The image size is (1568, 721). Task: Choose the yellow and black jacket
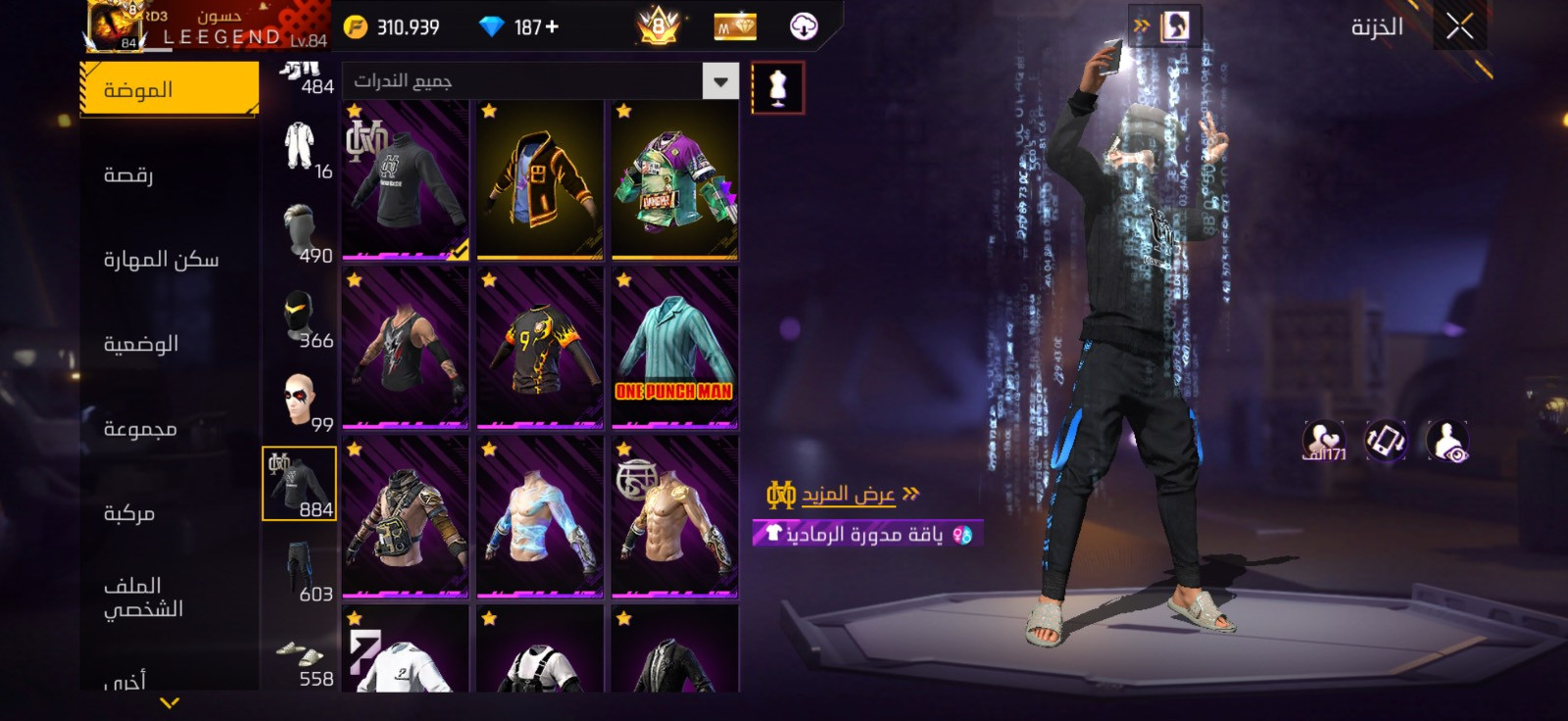pos(539,179)
